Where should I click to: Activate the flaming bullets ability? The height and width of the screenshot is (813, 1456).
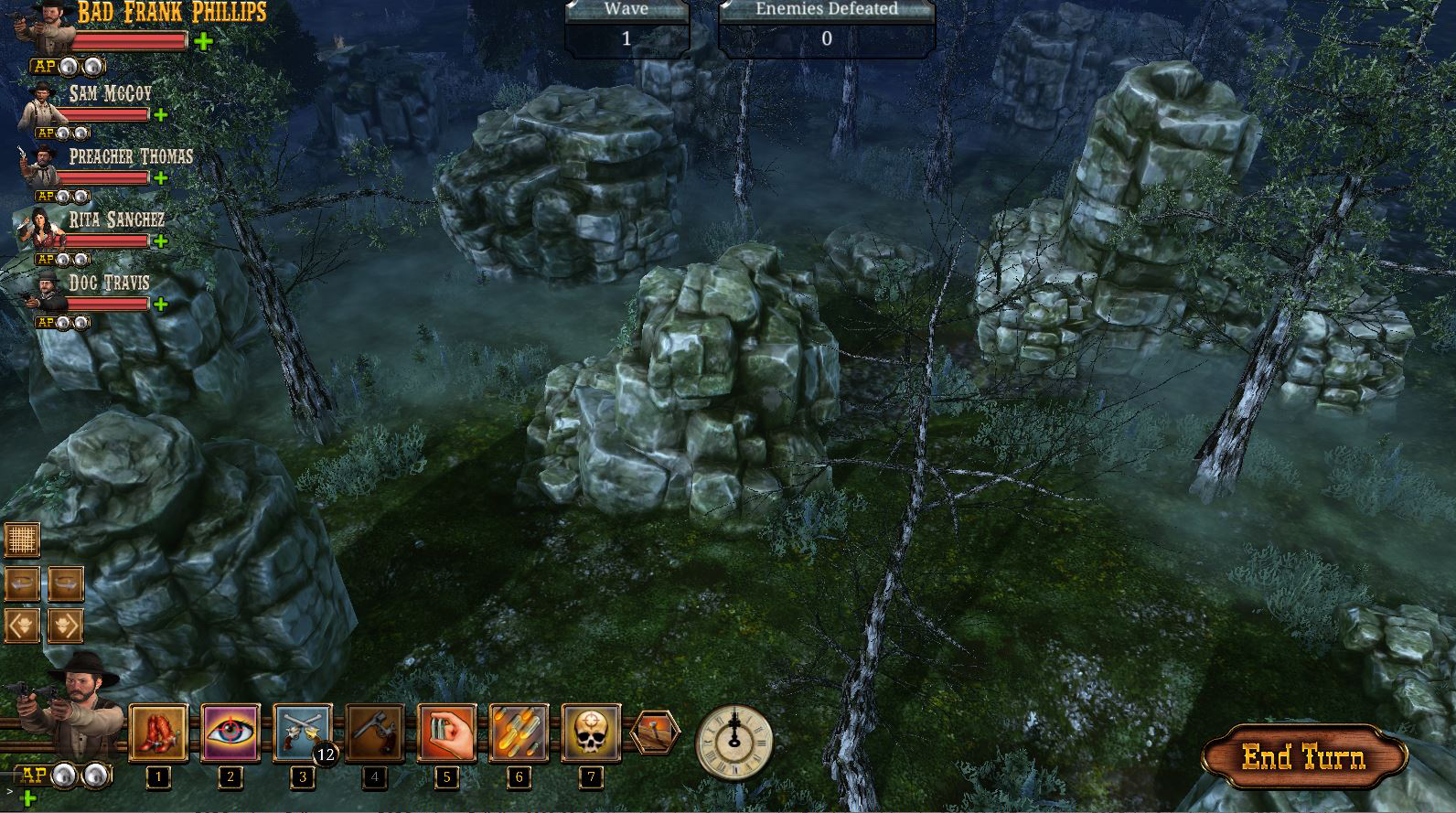[x=519, y=733]
